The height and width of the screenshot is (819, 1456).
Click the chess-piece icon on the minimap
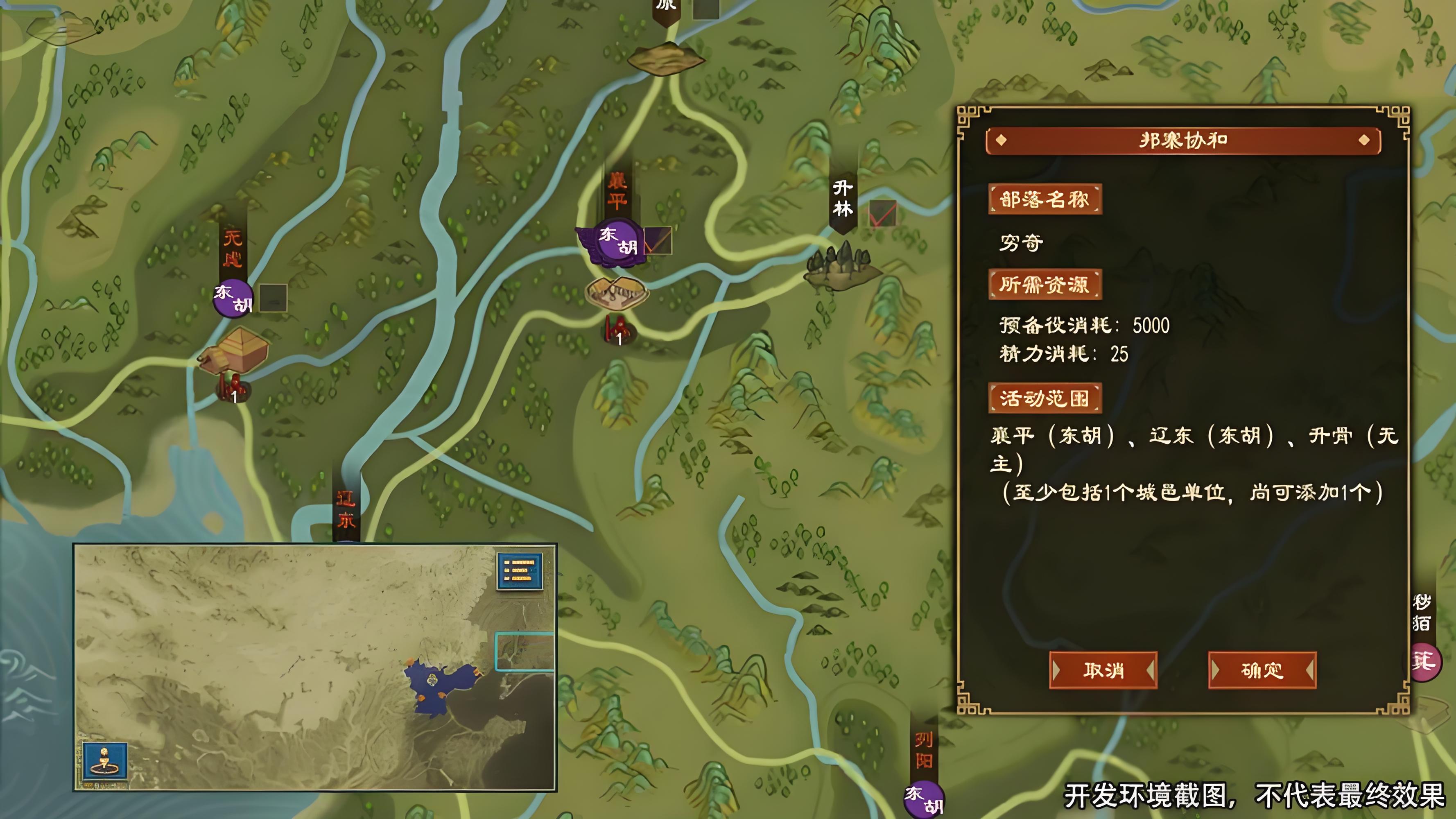tap(104, 761)
